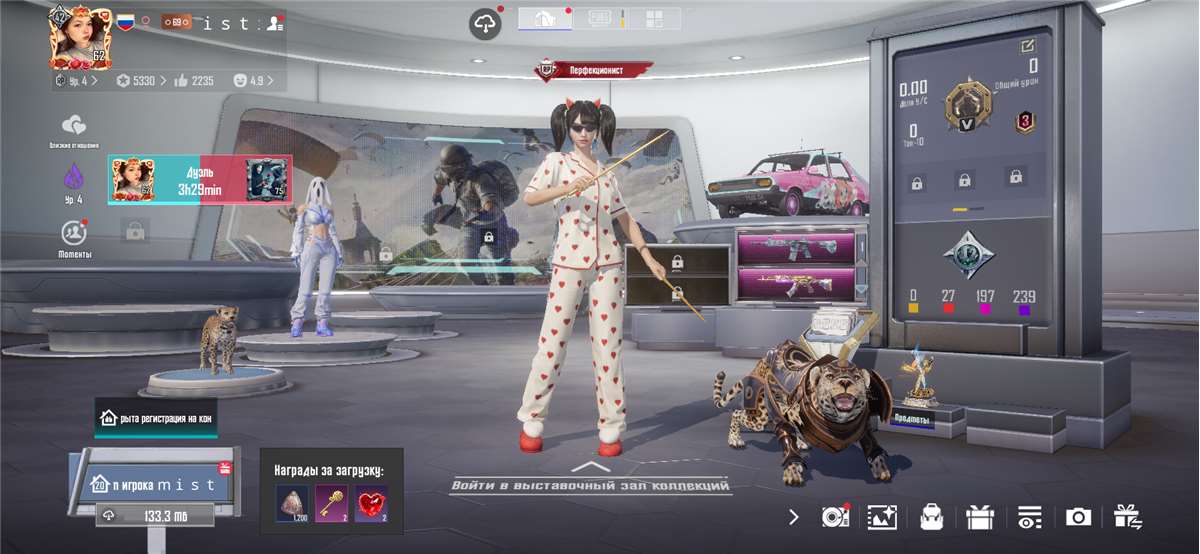The image size is (1200, 554).
Task: Open the backpack inventory icon
Action: coord(932,516)
